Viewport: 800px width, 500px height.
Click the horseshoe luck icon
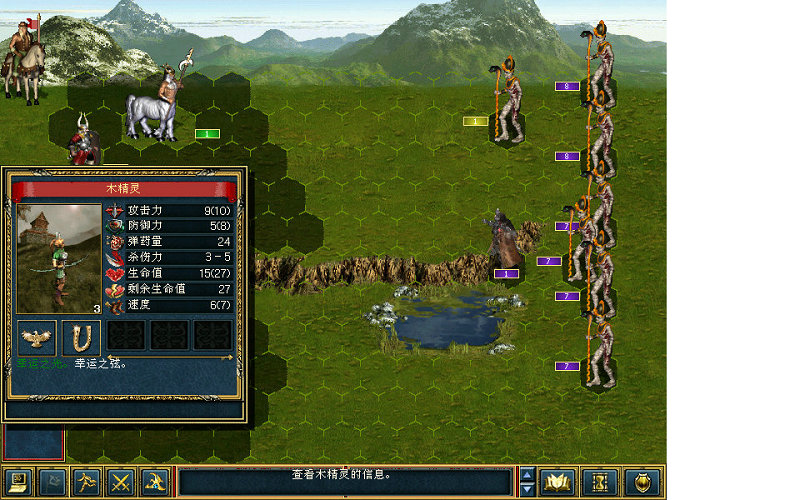click(82, 337)
